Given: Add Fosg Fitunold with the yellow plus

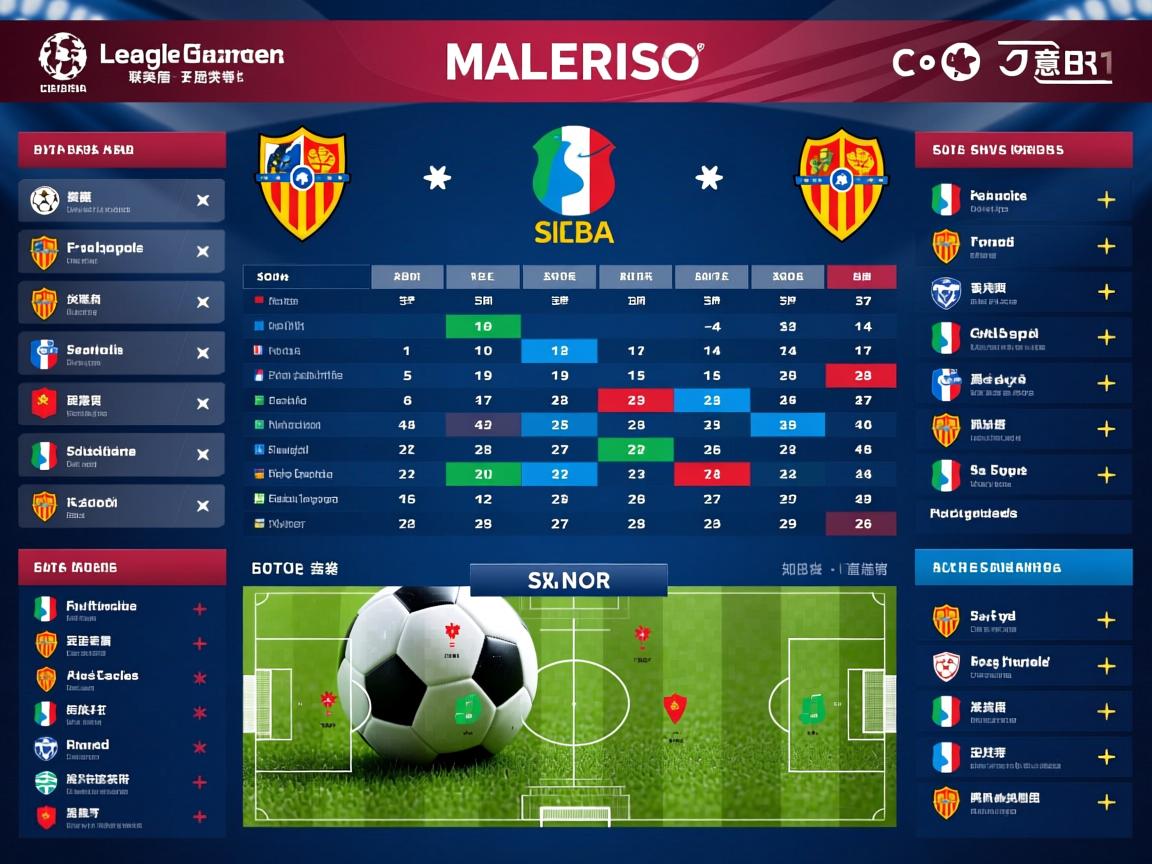Looking at the screenshot, I should tap(1106, 666).
